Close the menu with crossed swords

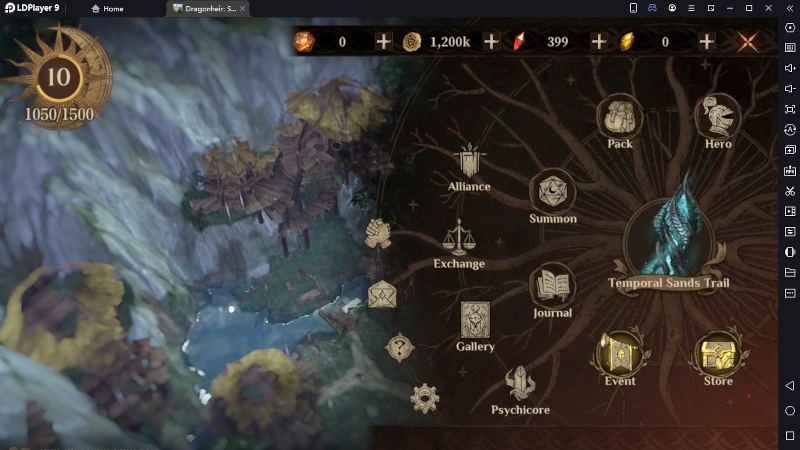point(747,42)
